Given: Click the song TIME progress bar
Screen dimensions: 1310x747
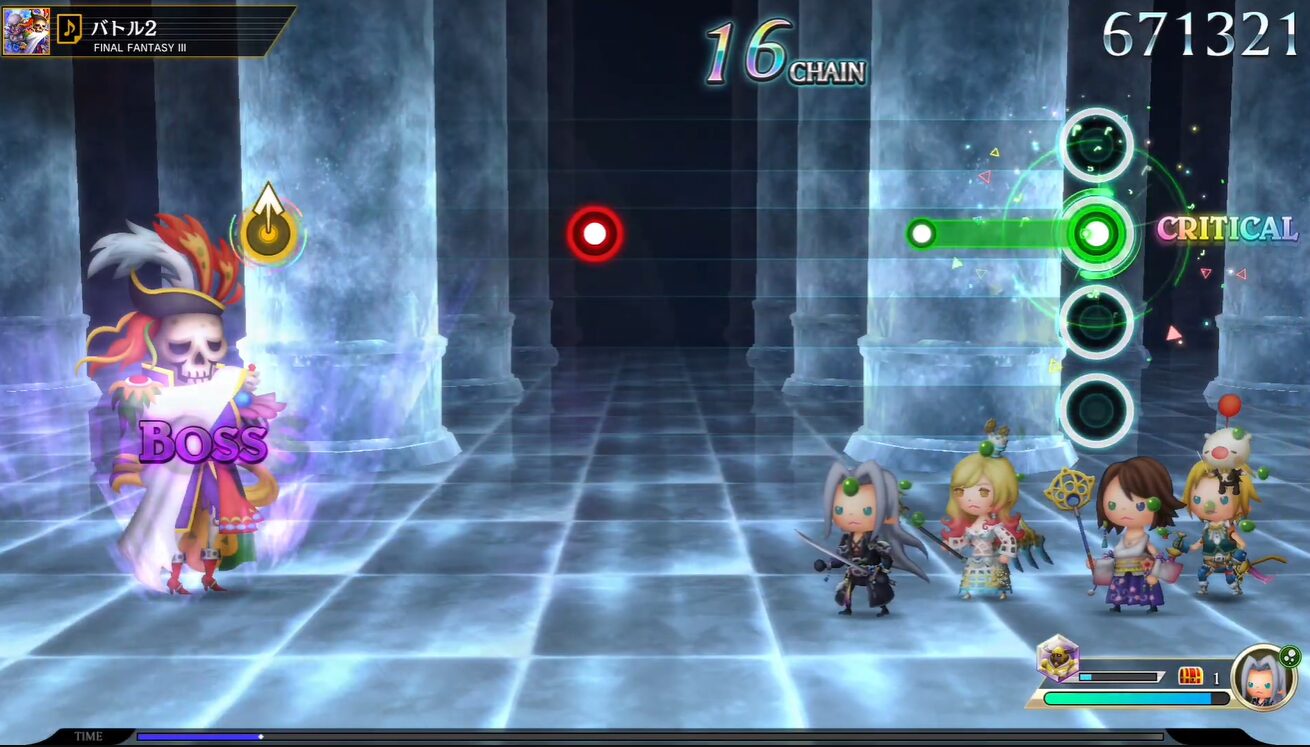Looking at the screenshot, I should point(650,737).
